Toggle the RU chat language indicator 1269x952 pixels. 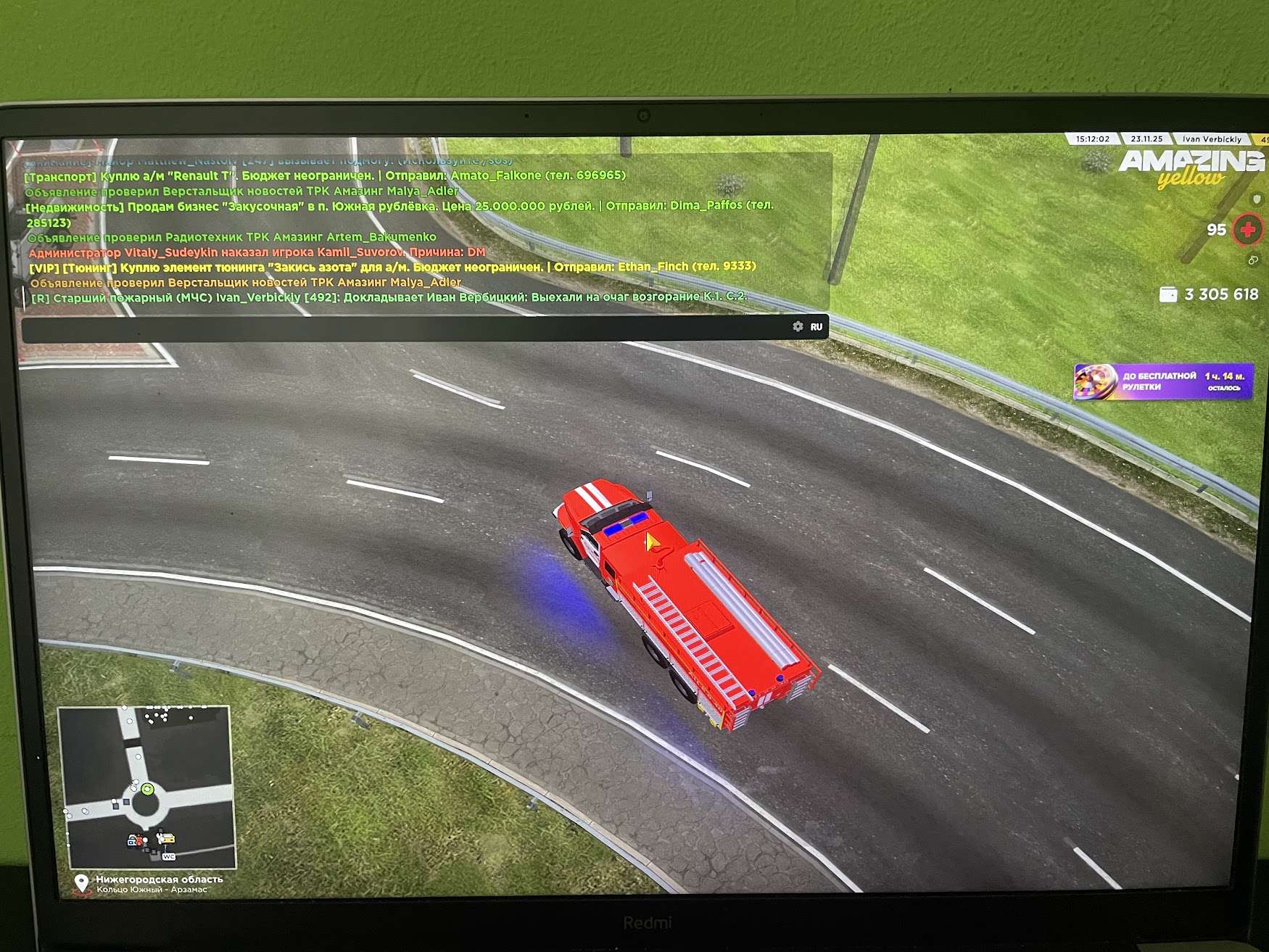(x=817, y=327)
